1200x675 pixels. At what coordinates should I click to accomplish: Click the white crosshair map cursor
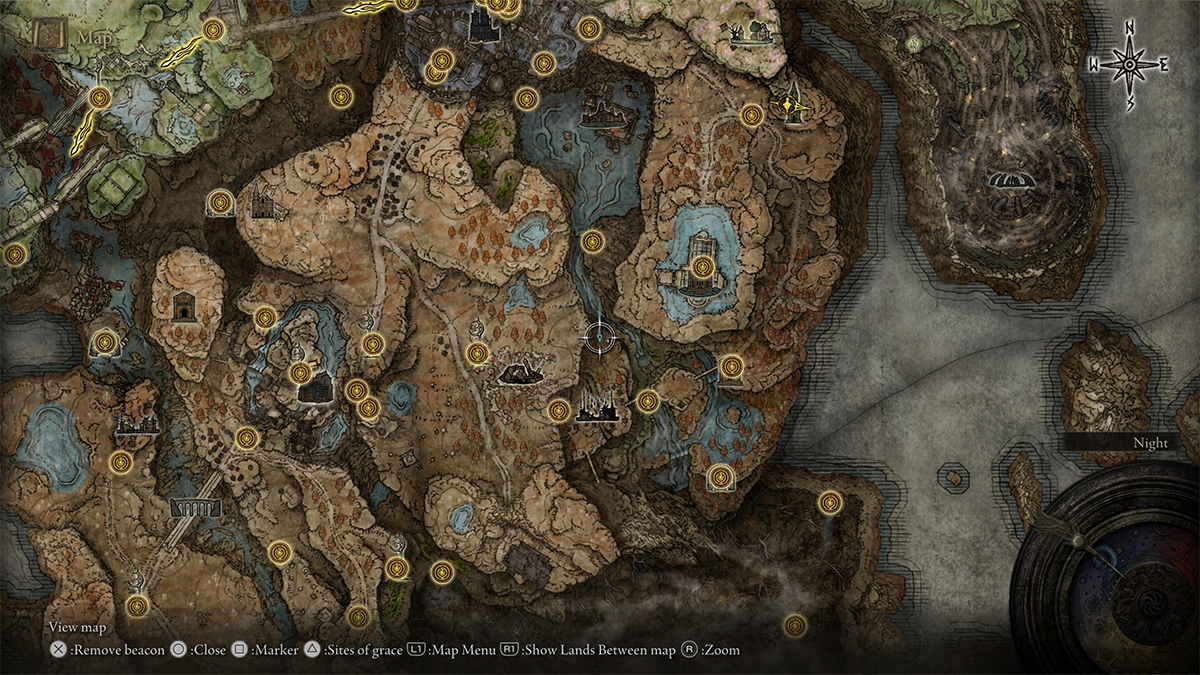tap(598, 338)
